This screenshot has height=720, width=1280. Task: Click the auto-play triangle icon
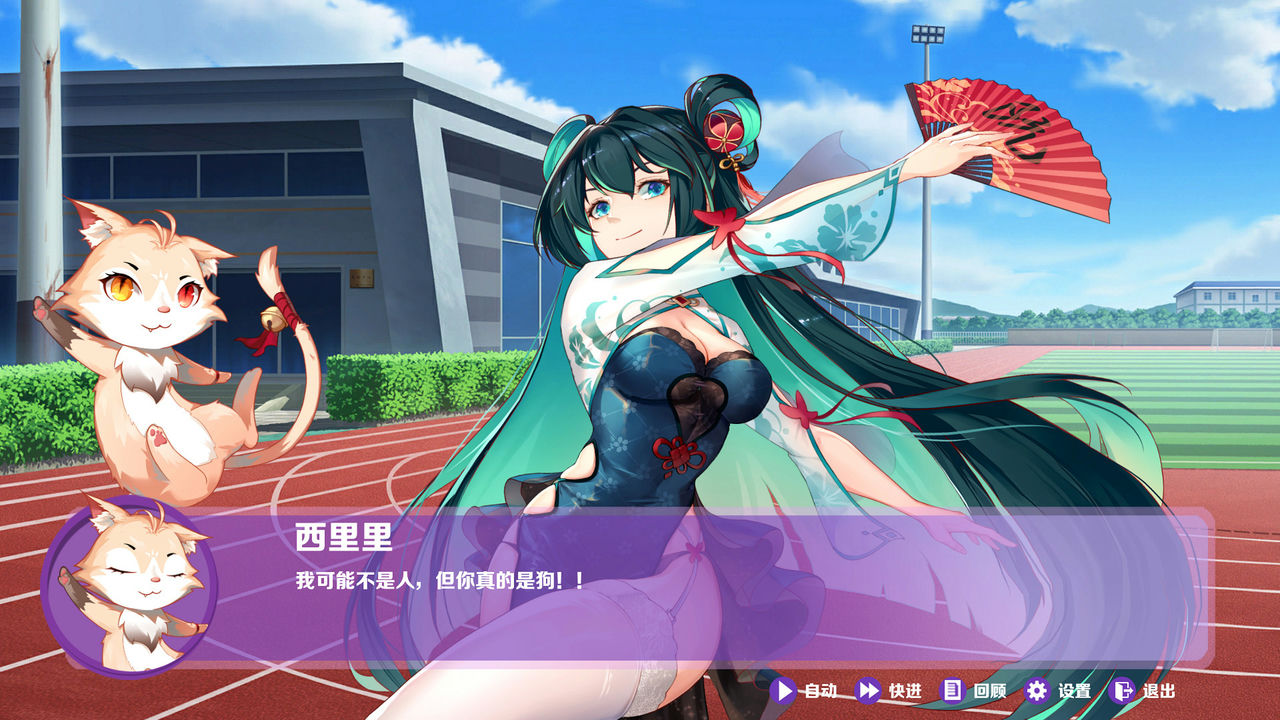(784, 689)
